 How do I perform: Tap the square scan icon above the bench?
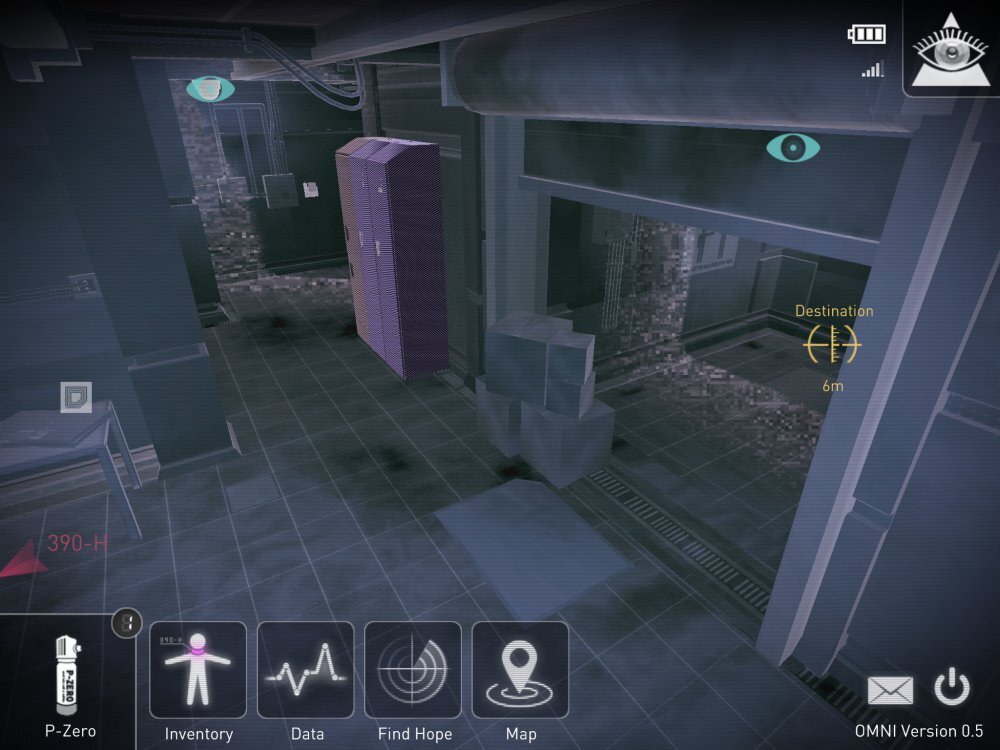(x=75, y=397)
